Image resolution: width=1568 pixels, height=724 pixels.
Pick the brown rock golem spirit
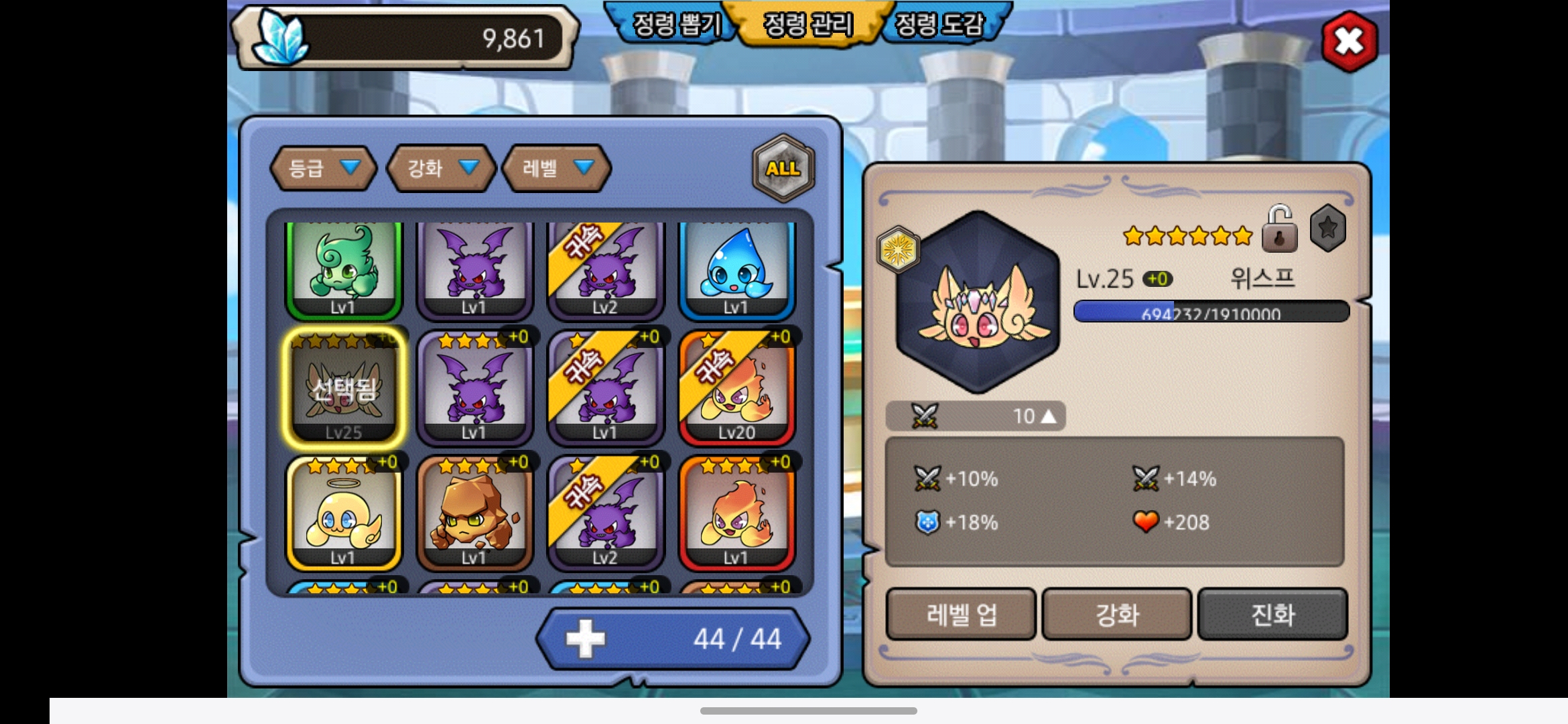point(474,514)
